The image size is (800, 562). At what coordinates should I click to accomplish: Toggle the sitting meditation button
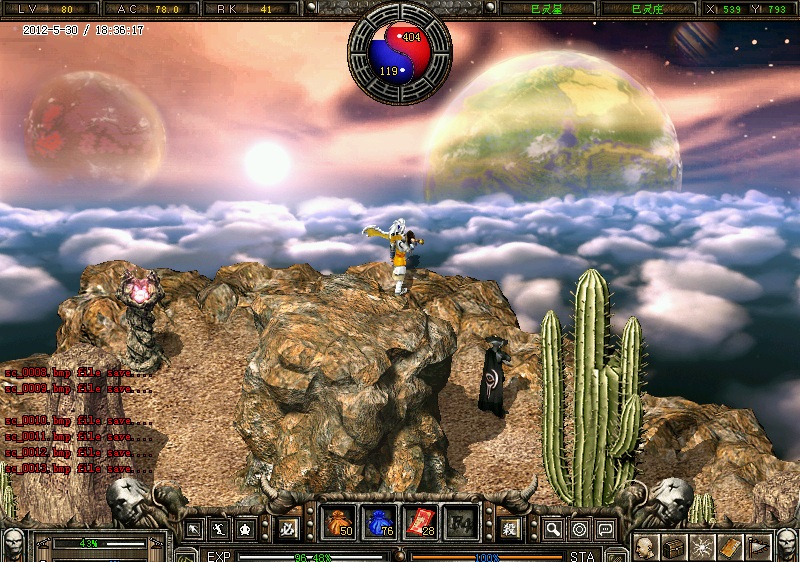tap(245, 528)
